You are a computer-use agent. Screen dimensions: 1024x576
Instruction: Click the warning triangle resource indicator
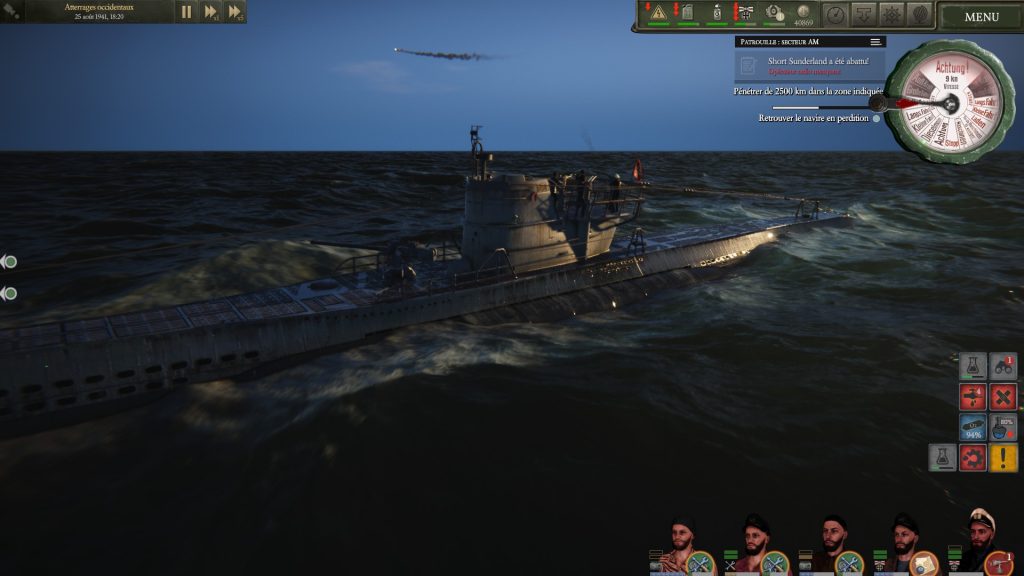point(658,13)
